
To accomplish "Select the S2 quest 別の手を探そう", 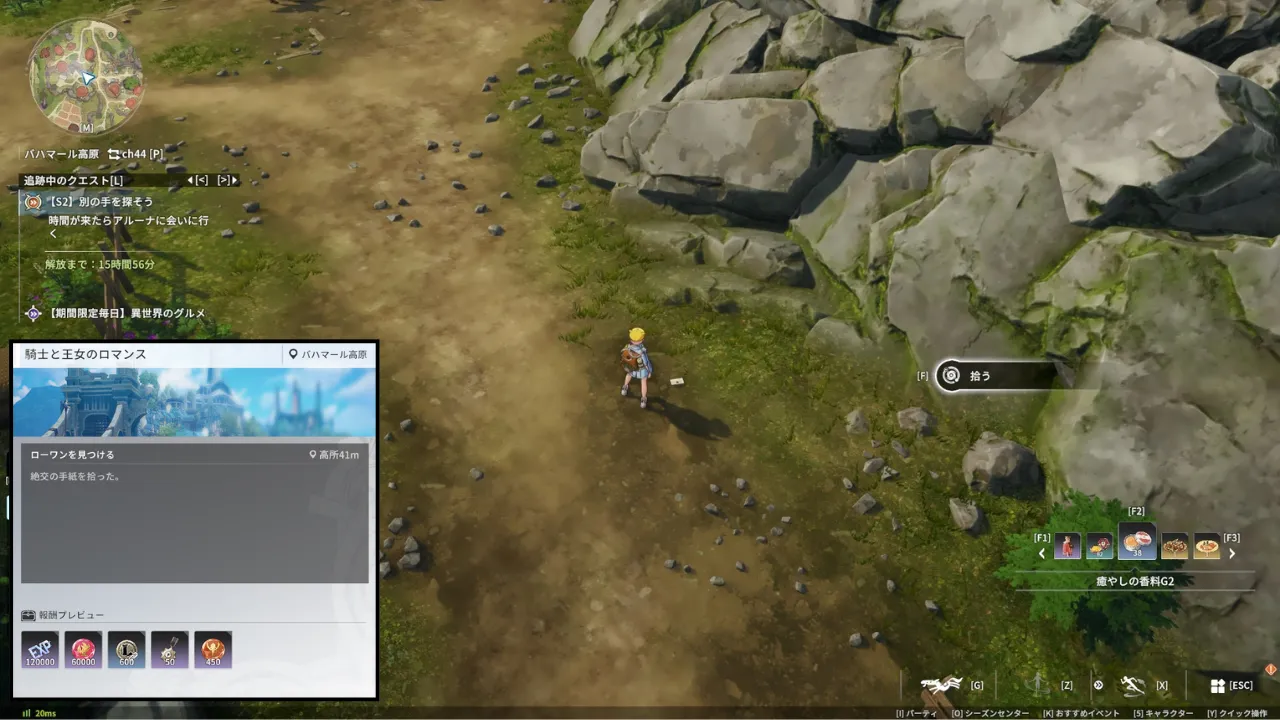I will (x=101, y=201).
